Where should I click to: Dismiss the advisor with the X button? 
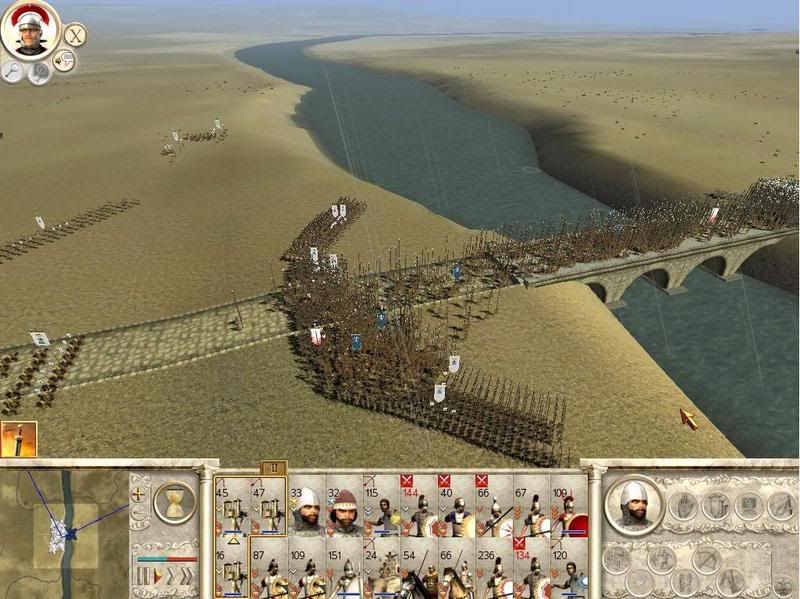(75, 36)
